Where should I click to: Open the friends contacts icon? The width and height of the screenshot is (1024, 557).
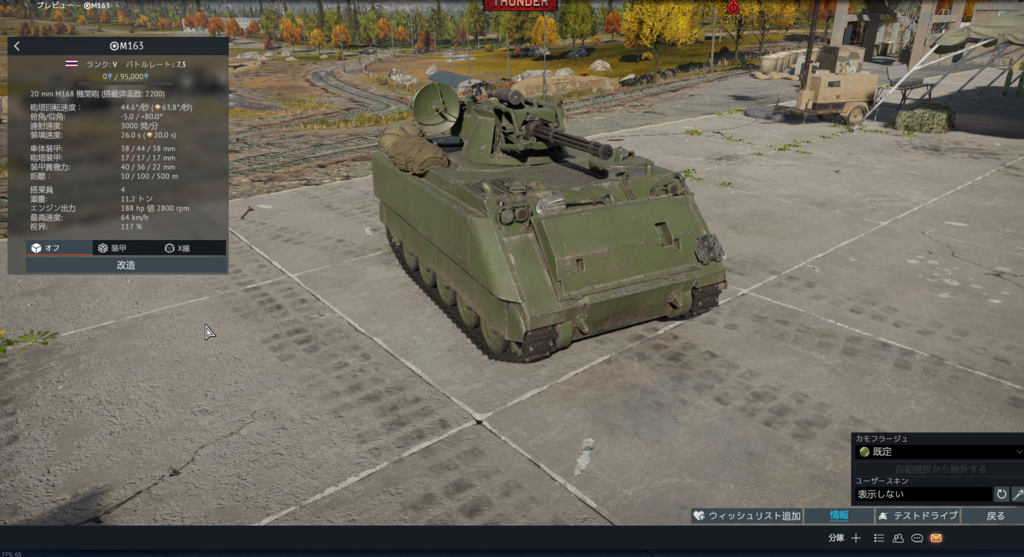[898, 538]
